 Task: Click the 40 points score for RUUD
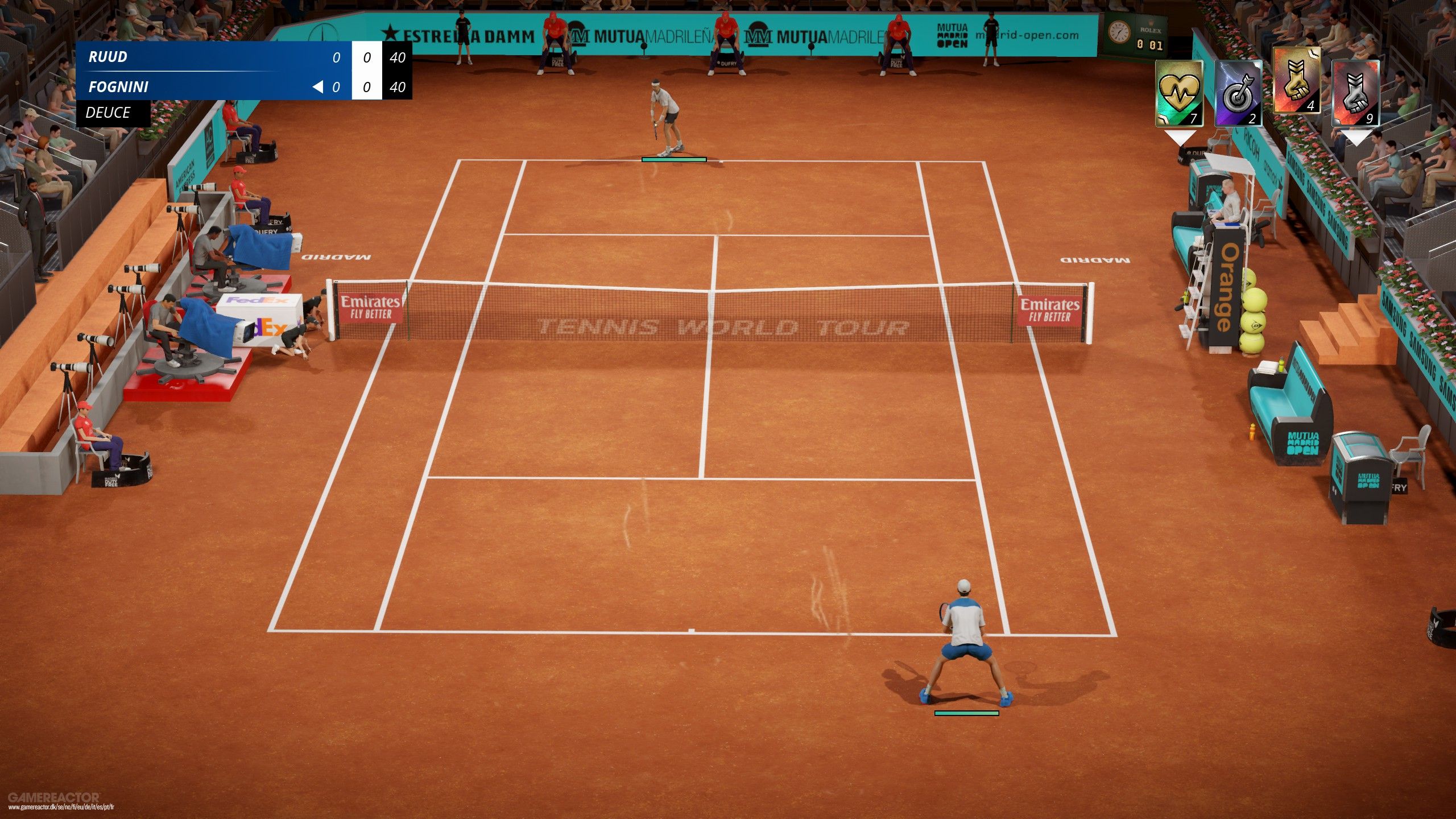coord(399,56)
